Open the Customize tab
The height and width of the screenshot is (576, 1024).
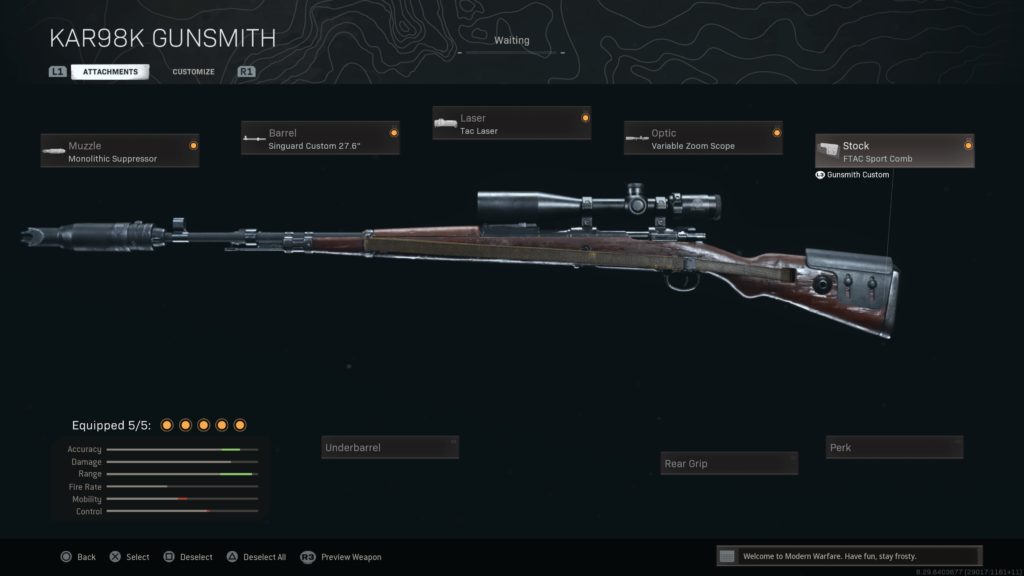point(193,72)
